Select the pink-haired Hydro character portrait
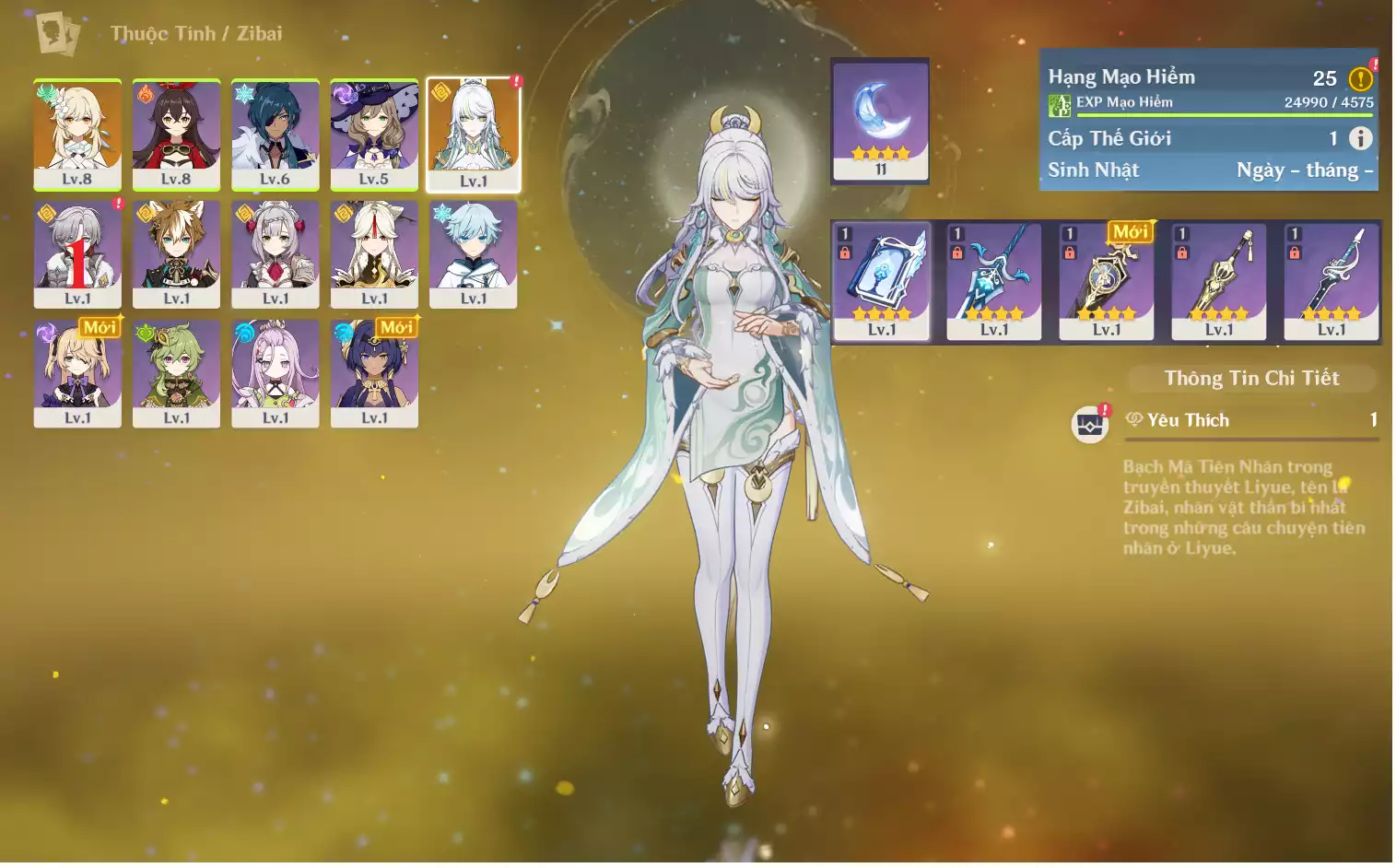 tap(275, 373)
